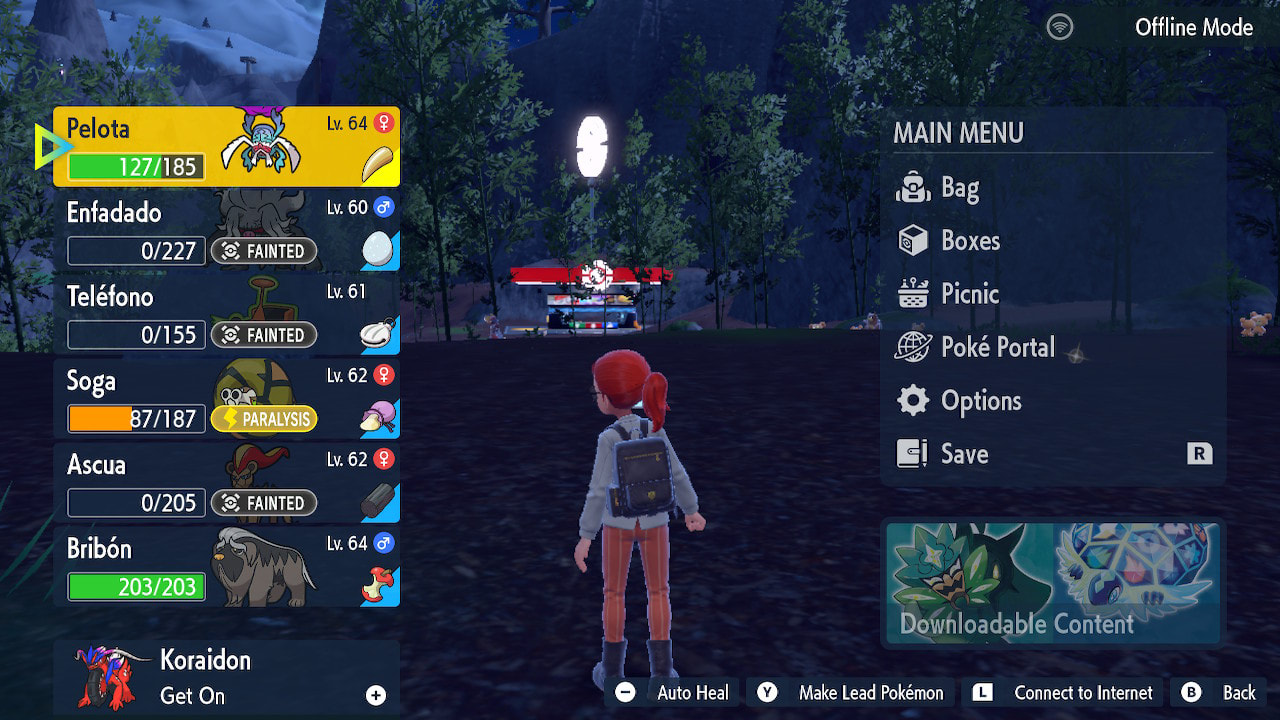Choose Teléfono from the party
The image size is (1280, 720).
pos(226,315)
